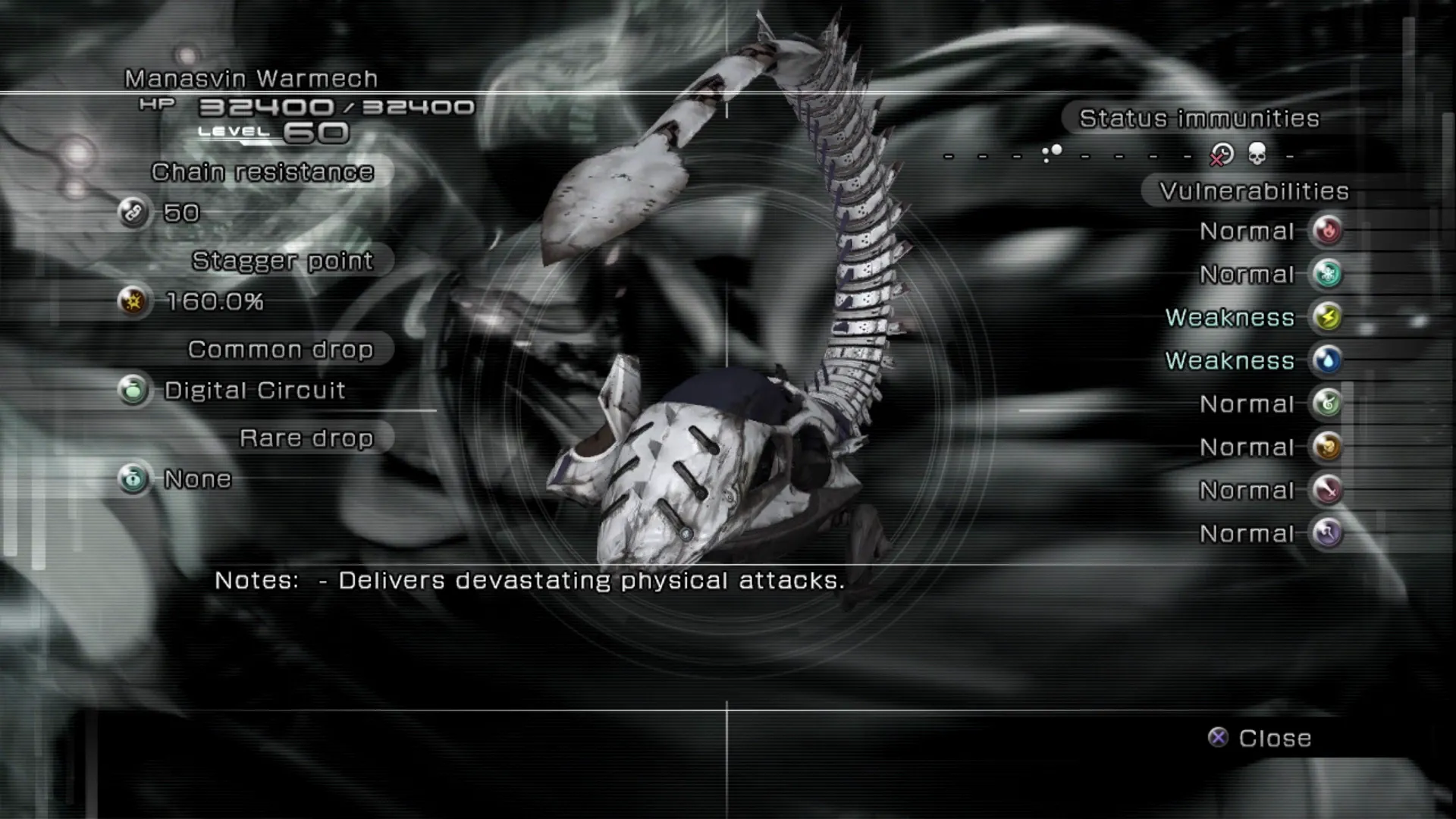Click the crossed-out clock immunity icon
Viewport: 1456px width, 819px height.
click(1221, 155)
